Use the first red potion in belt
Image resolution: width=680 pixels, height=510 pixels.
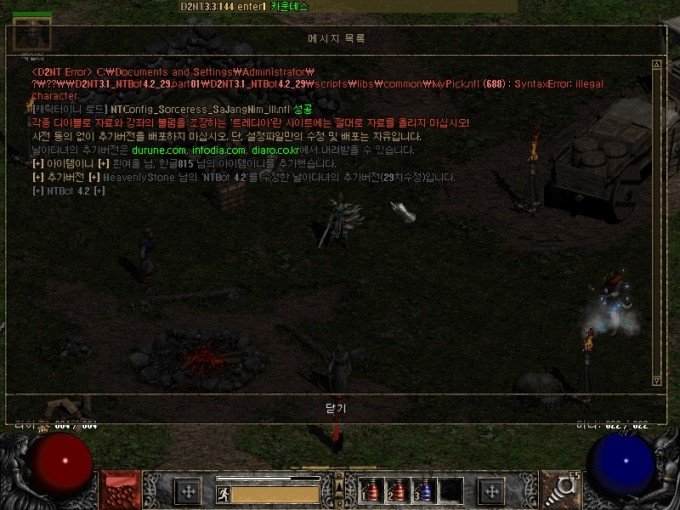(x=373, y=491)
